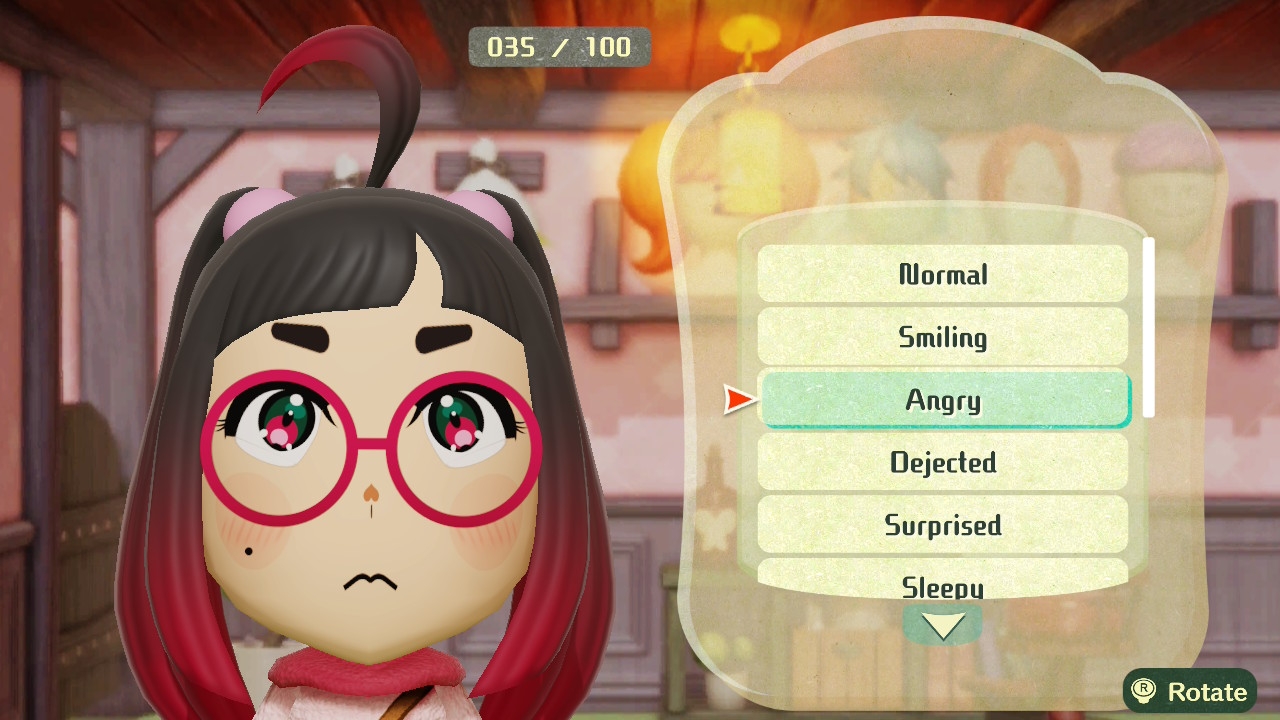Click the down arrow below the list
This screenshot has height=720, width=1280.
coord(942,626)
